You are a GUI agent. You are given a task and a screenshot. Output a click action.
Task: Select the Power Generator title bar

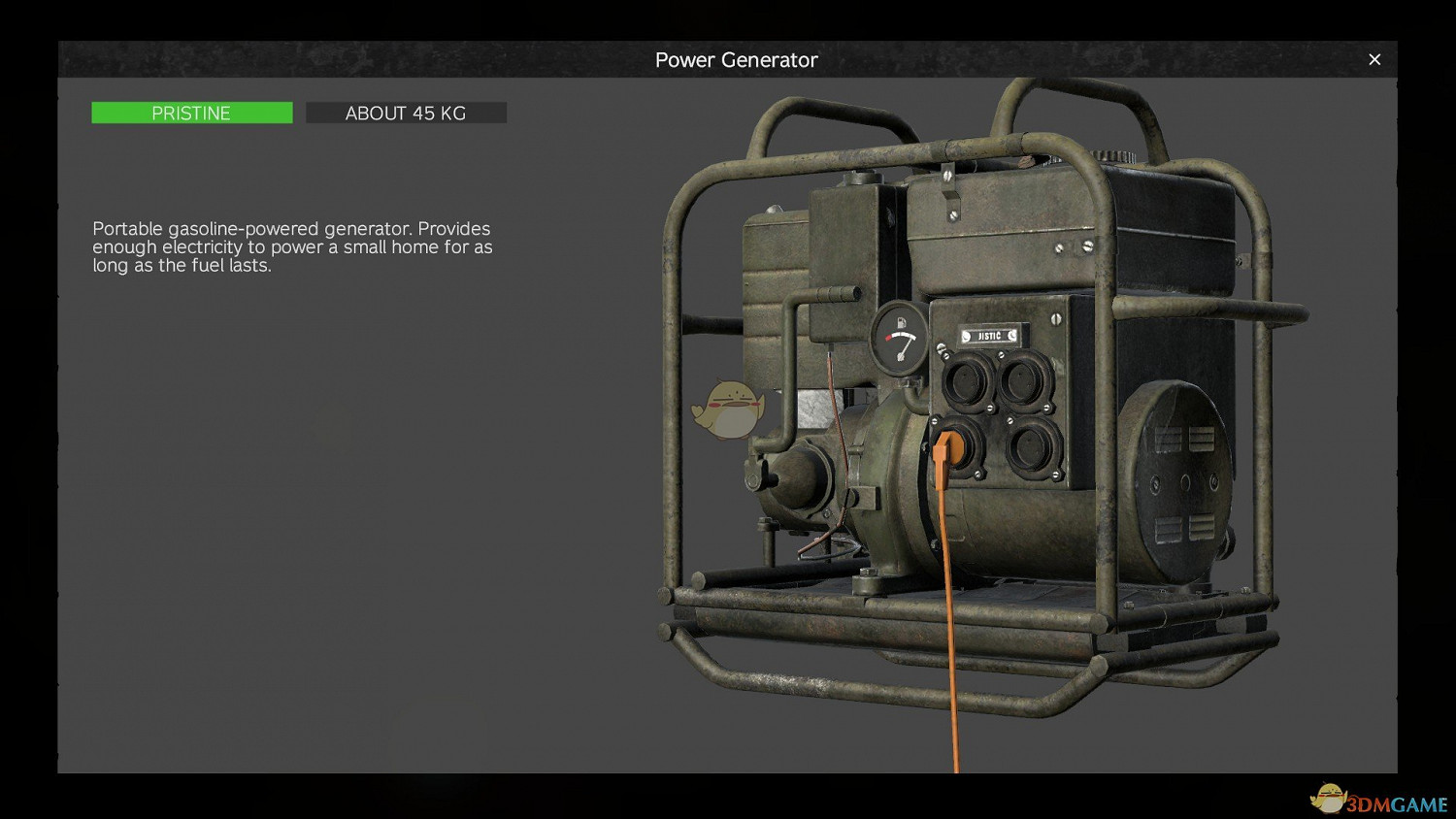pos(736,59)
